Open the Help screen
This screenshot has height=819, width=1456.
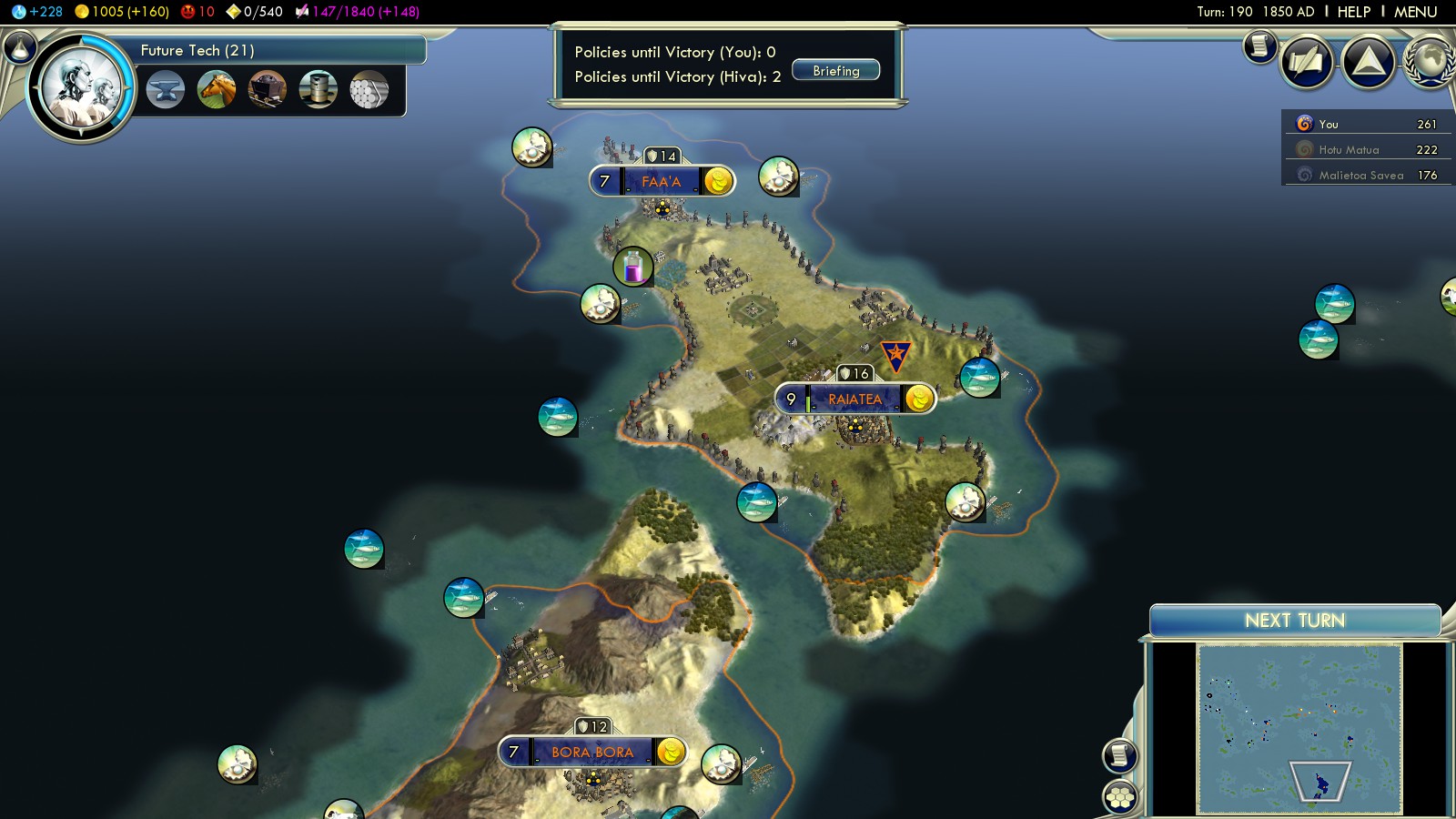(x=1353, y=12)
